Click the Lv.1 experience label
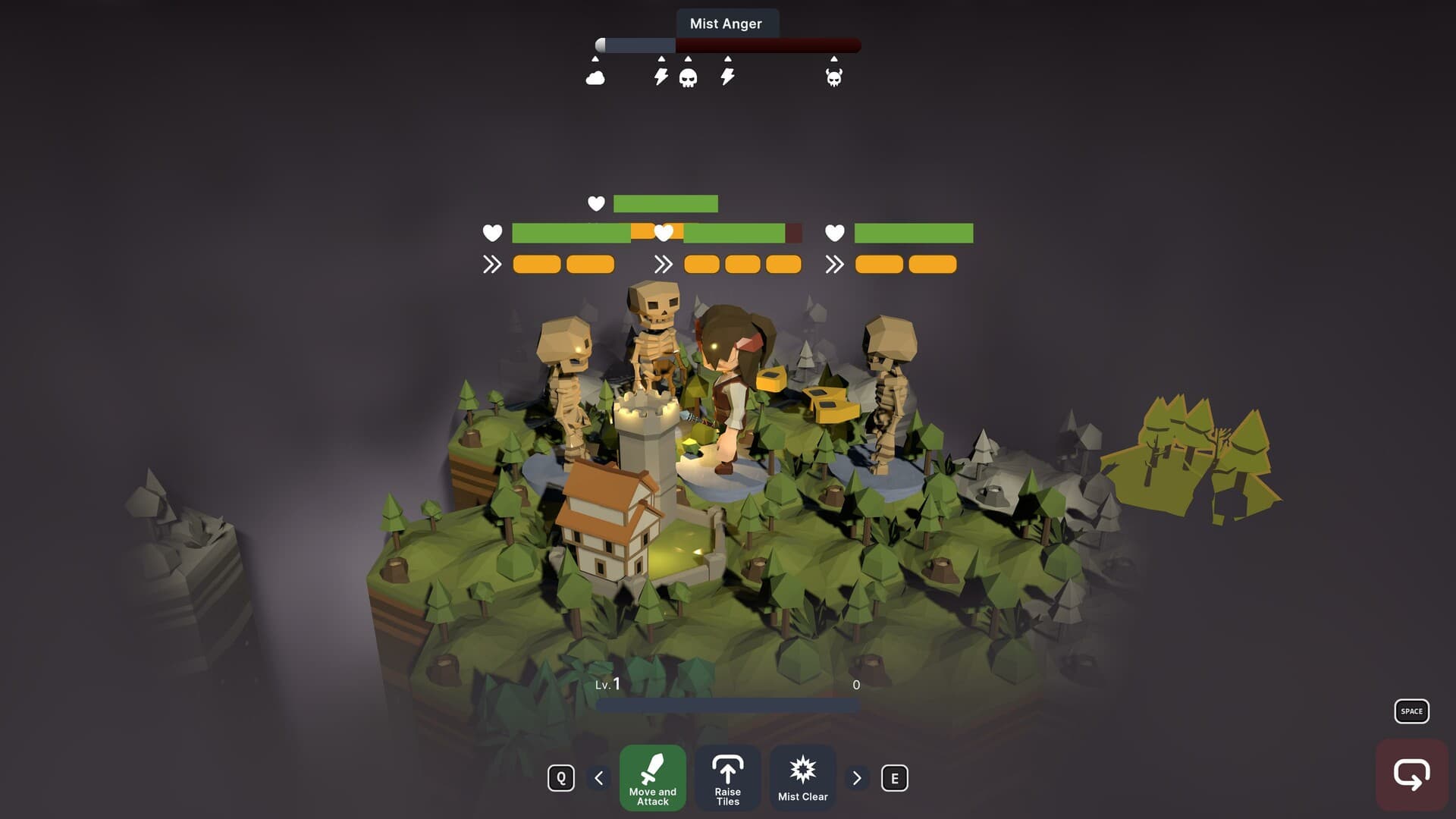 point(609,683)
